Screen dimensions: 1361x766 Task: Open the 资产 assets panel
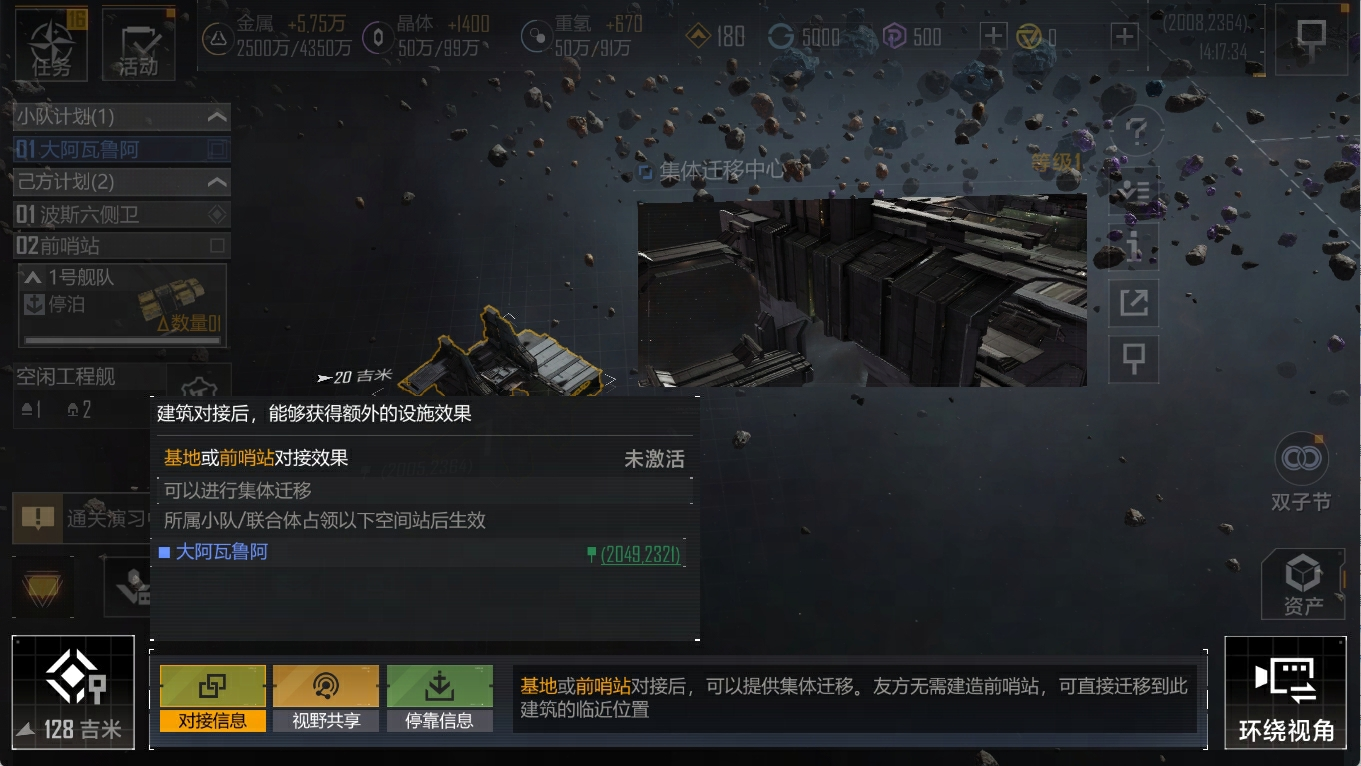click(1302, 582)
